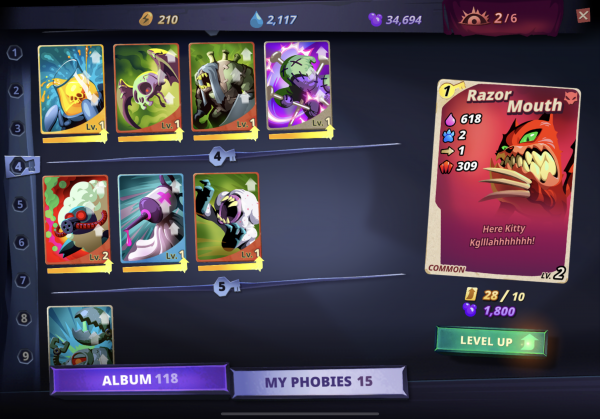Select the highlighted level 4 marker

pos(19,166)
